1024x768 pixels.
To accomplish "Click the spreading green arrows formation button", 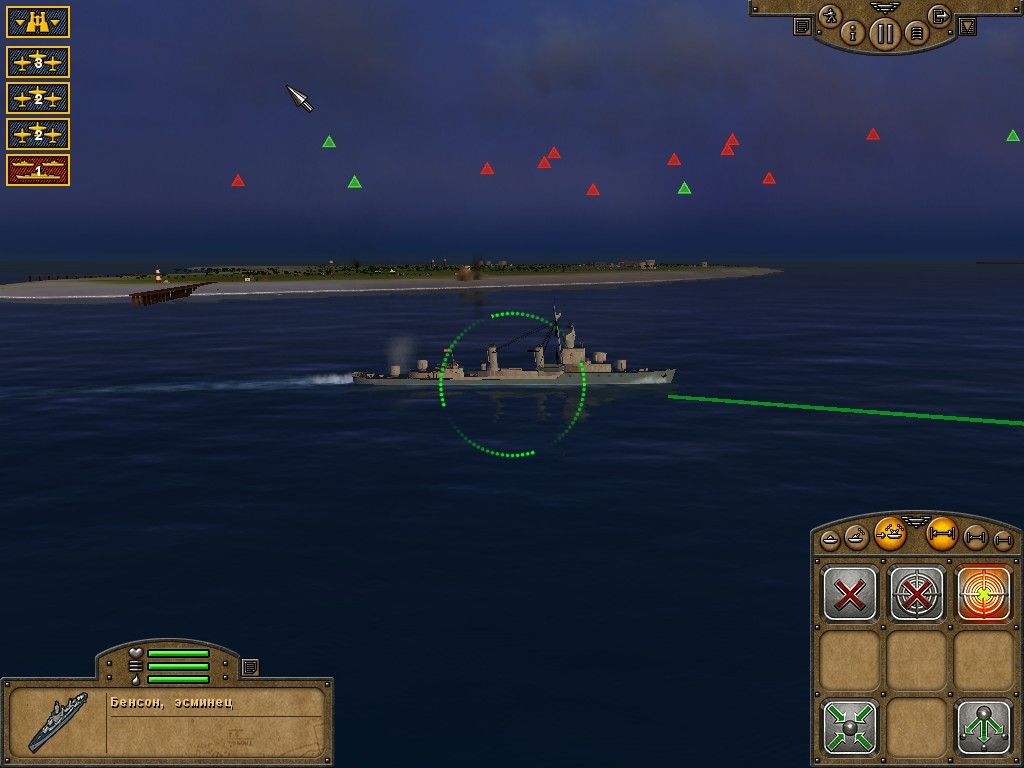I will [x=984, y=726].
